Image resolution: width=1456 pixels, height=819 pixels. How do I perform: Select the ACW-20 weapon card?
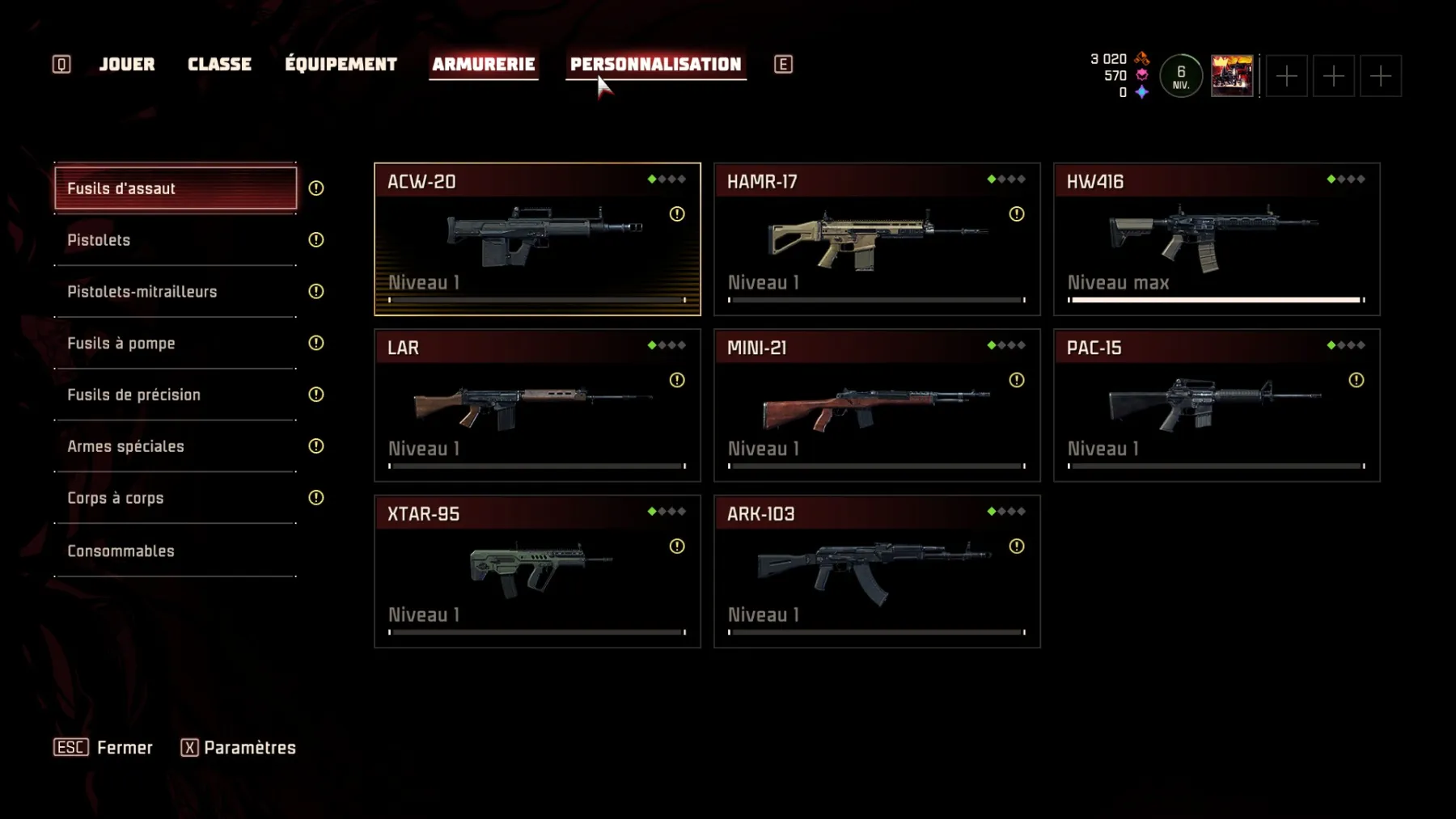(537, 239)
